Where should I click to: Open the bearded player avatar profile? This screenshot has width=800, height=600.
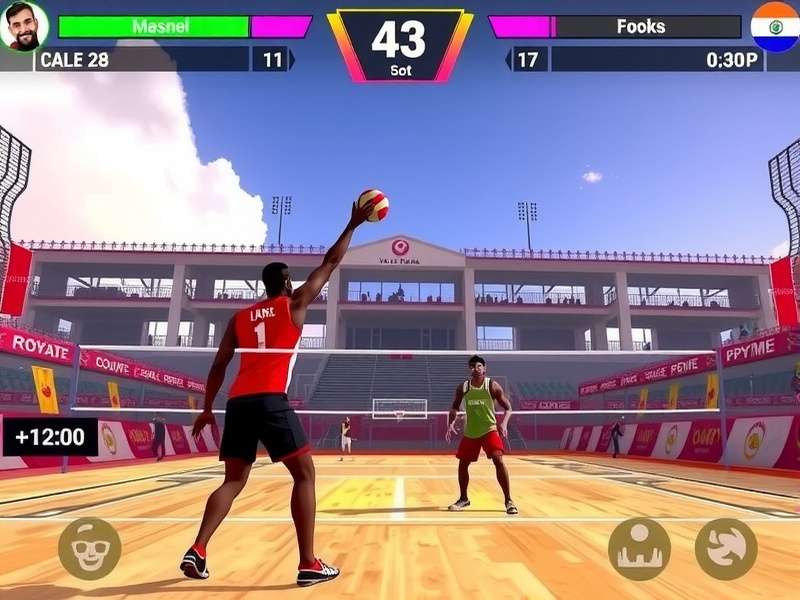(24, 26)
